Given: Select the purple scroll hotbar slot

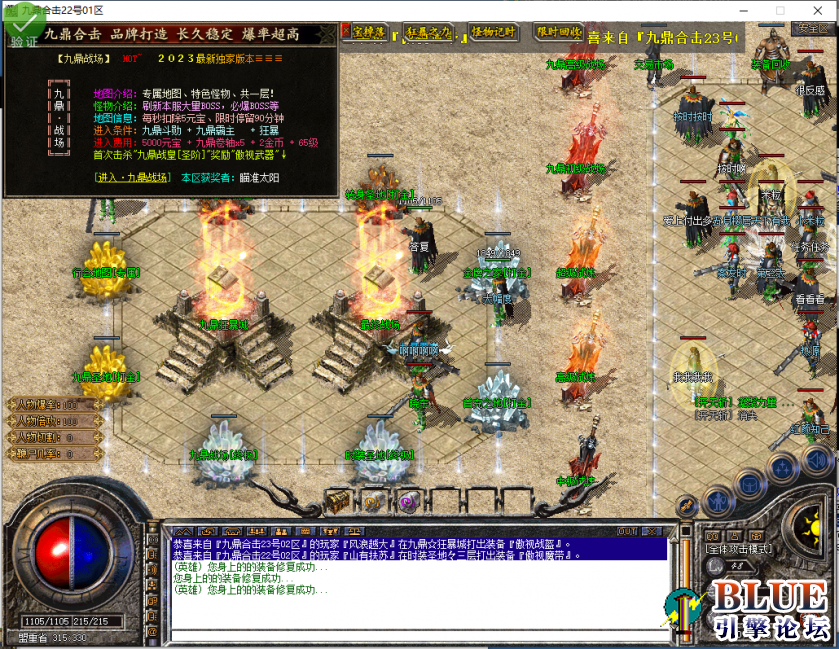Looking at the screenshot, I should coord(407,501).
